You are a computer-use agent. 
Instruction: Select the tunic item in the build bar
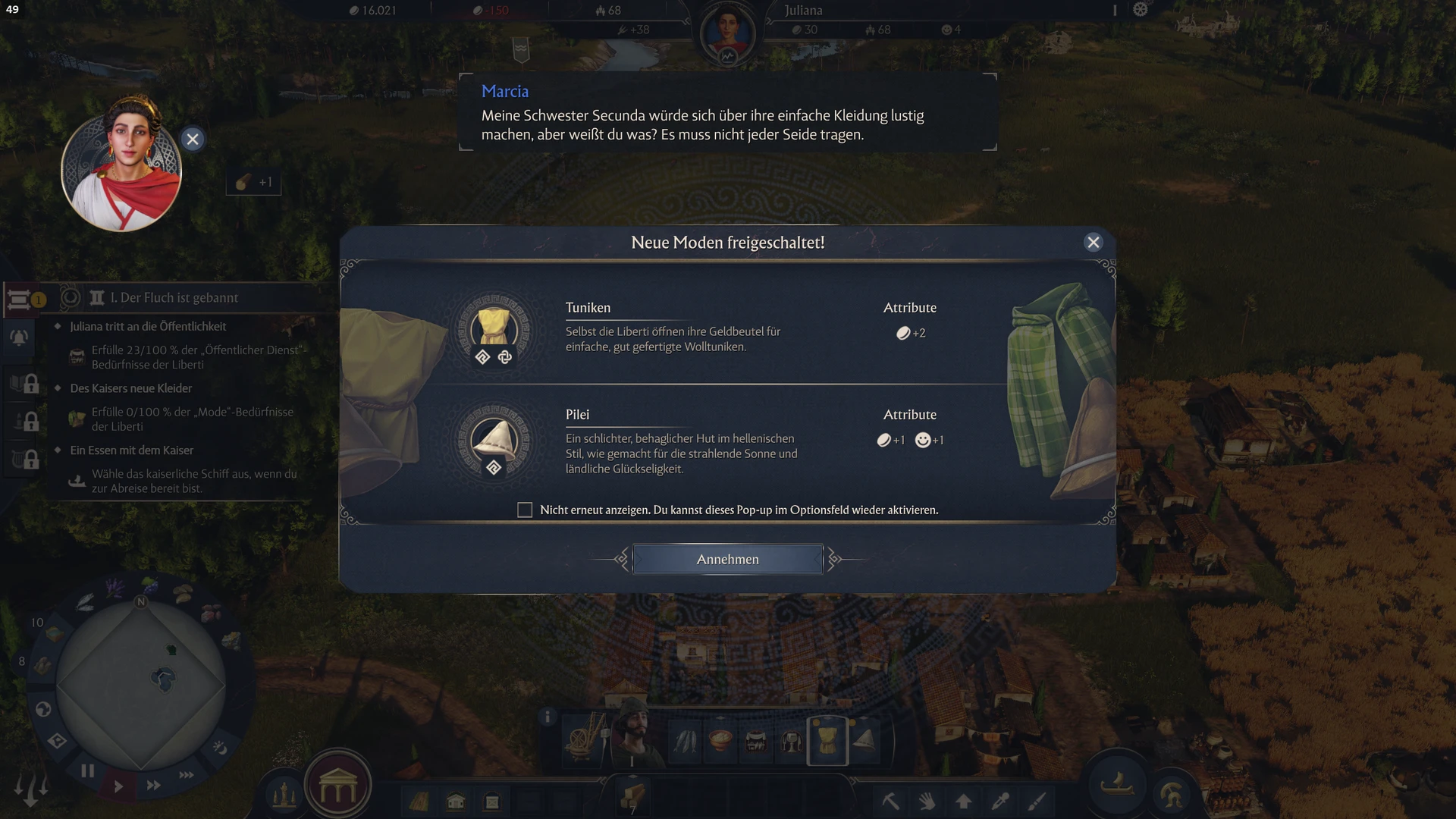pyautogui.click(x=827, y=740)
